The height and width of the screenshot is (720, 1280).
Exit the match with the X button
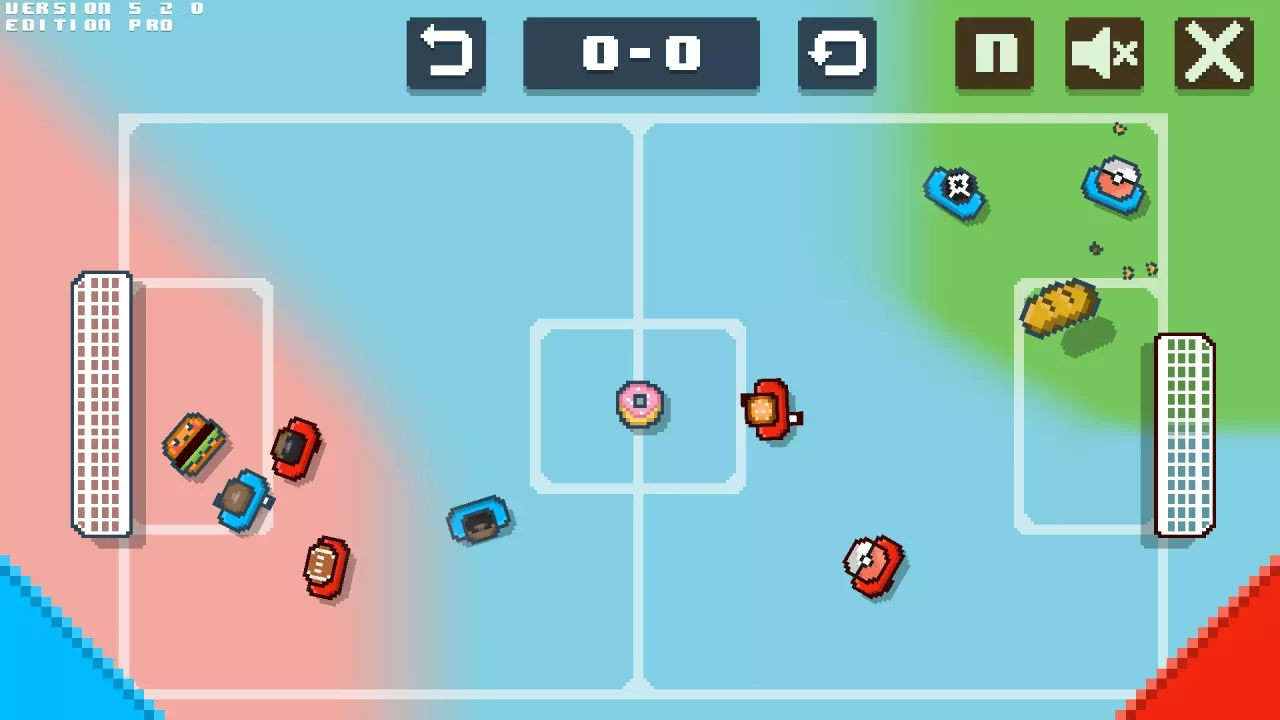[1213, 55]
